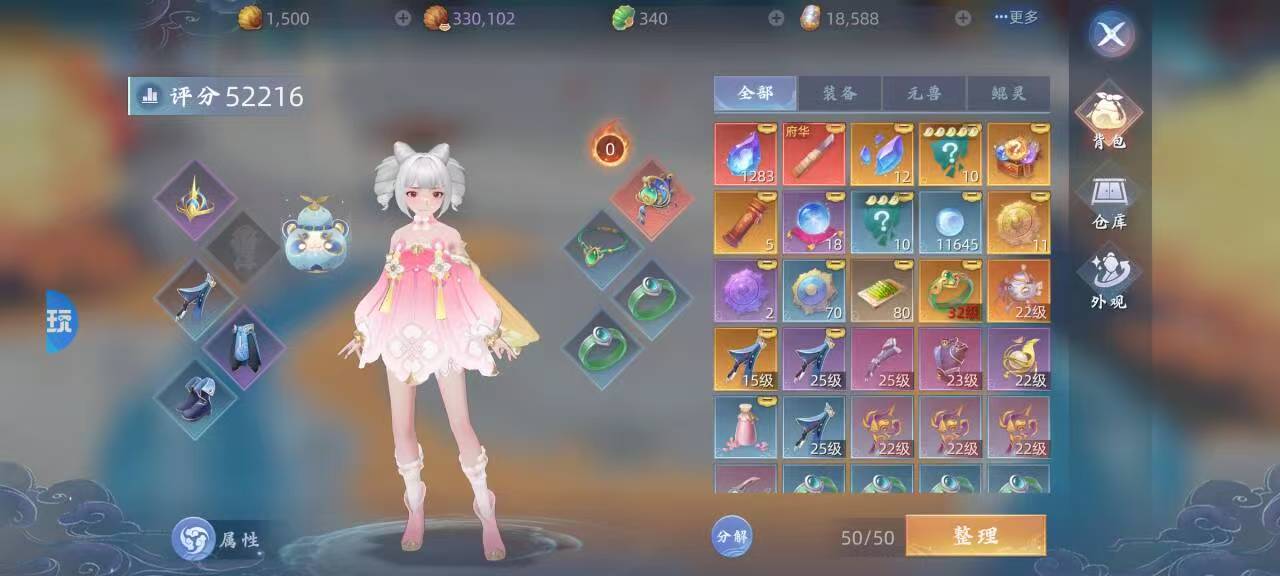Close the inventory with the X button
Image resolution: width=1280 pixels, height=576 pixels.
tap(1111, 36)
